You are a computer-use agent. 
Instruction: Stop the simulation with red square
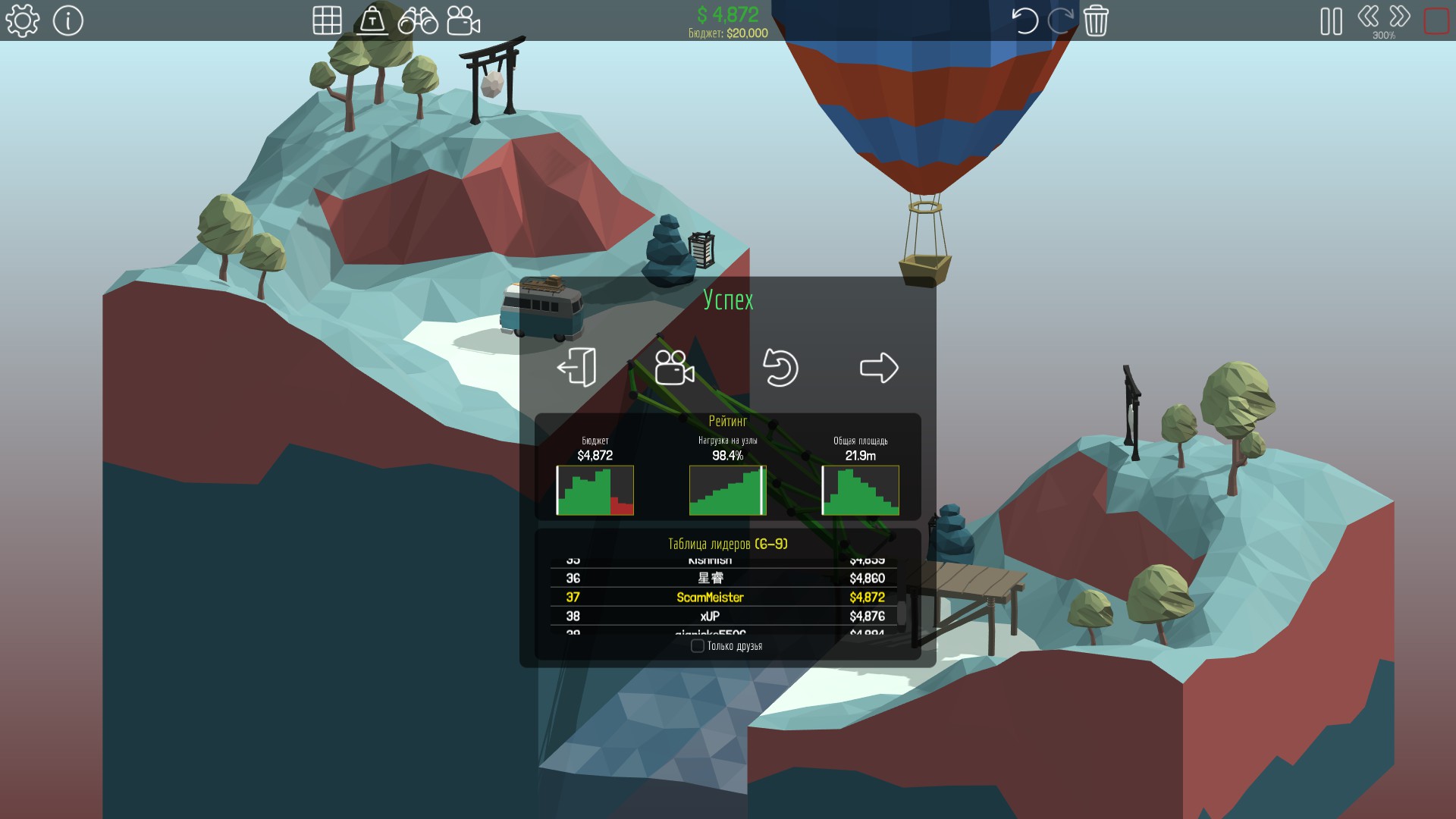tap(1436, 20)
